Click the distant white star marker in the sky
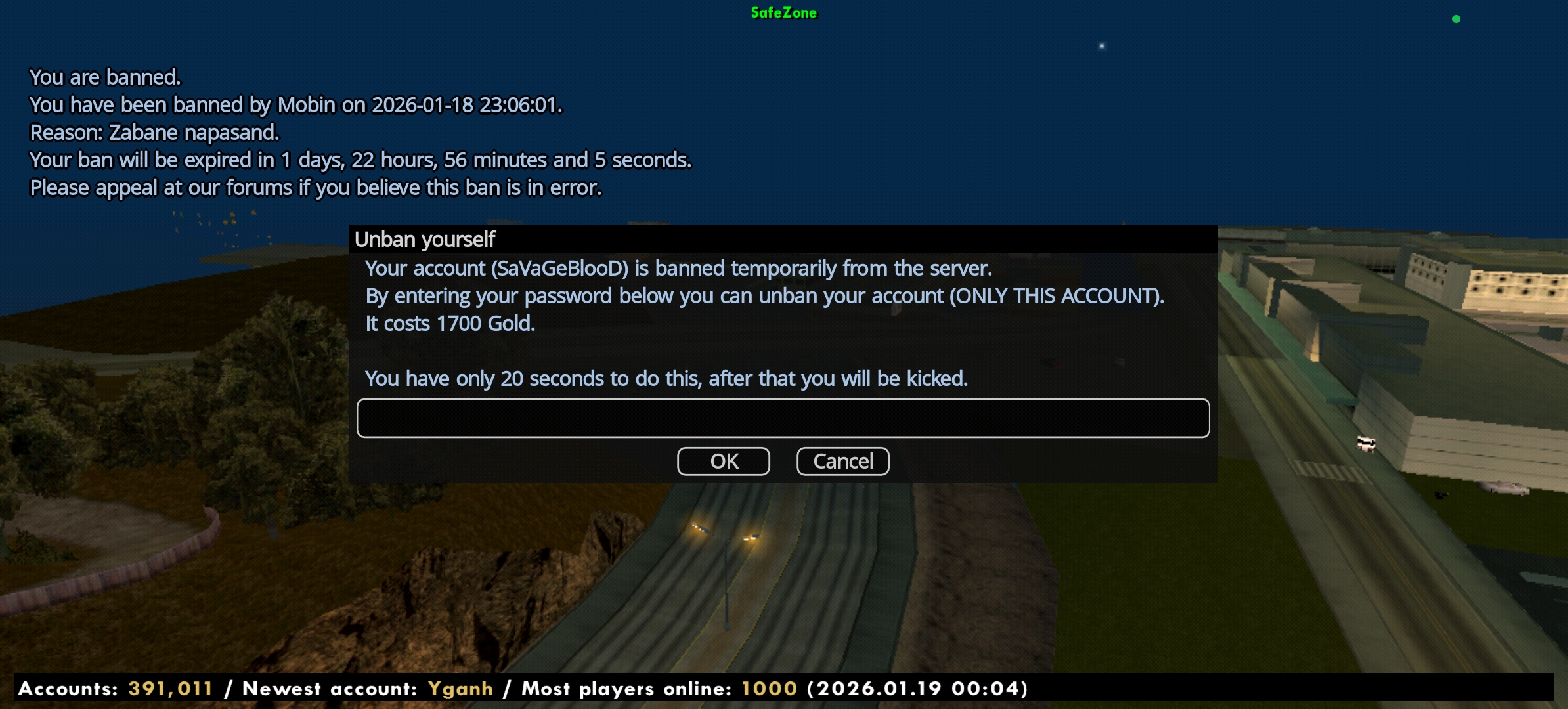The height and width of the screenshot is (709, 1568). 1100,46
